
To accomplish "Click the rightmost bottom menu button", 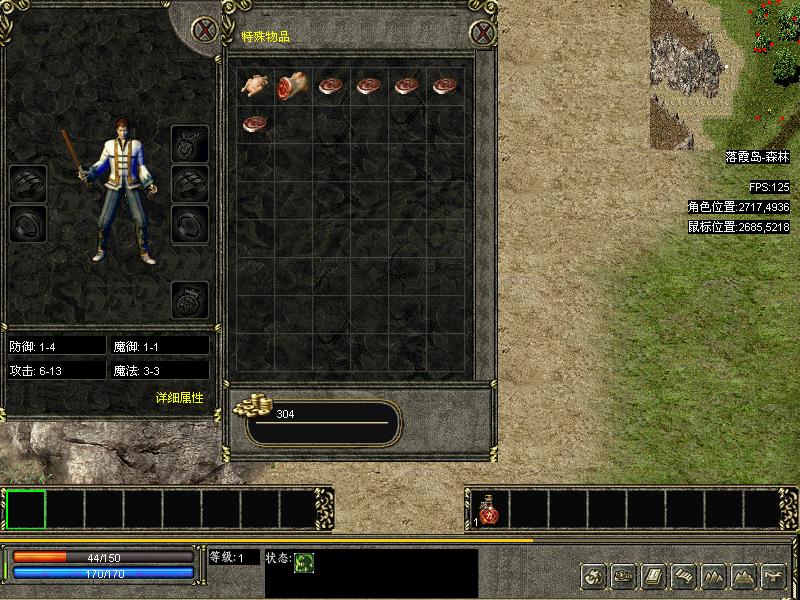I will 773,576.
